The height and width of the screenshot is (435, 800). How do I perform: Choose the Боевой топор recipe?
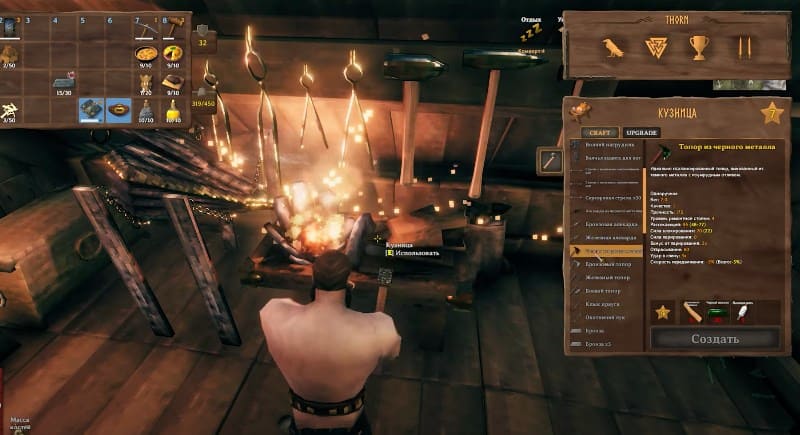[x=605, y=290]
